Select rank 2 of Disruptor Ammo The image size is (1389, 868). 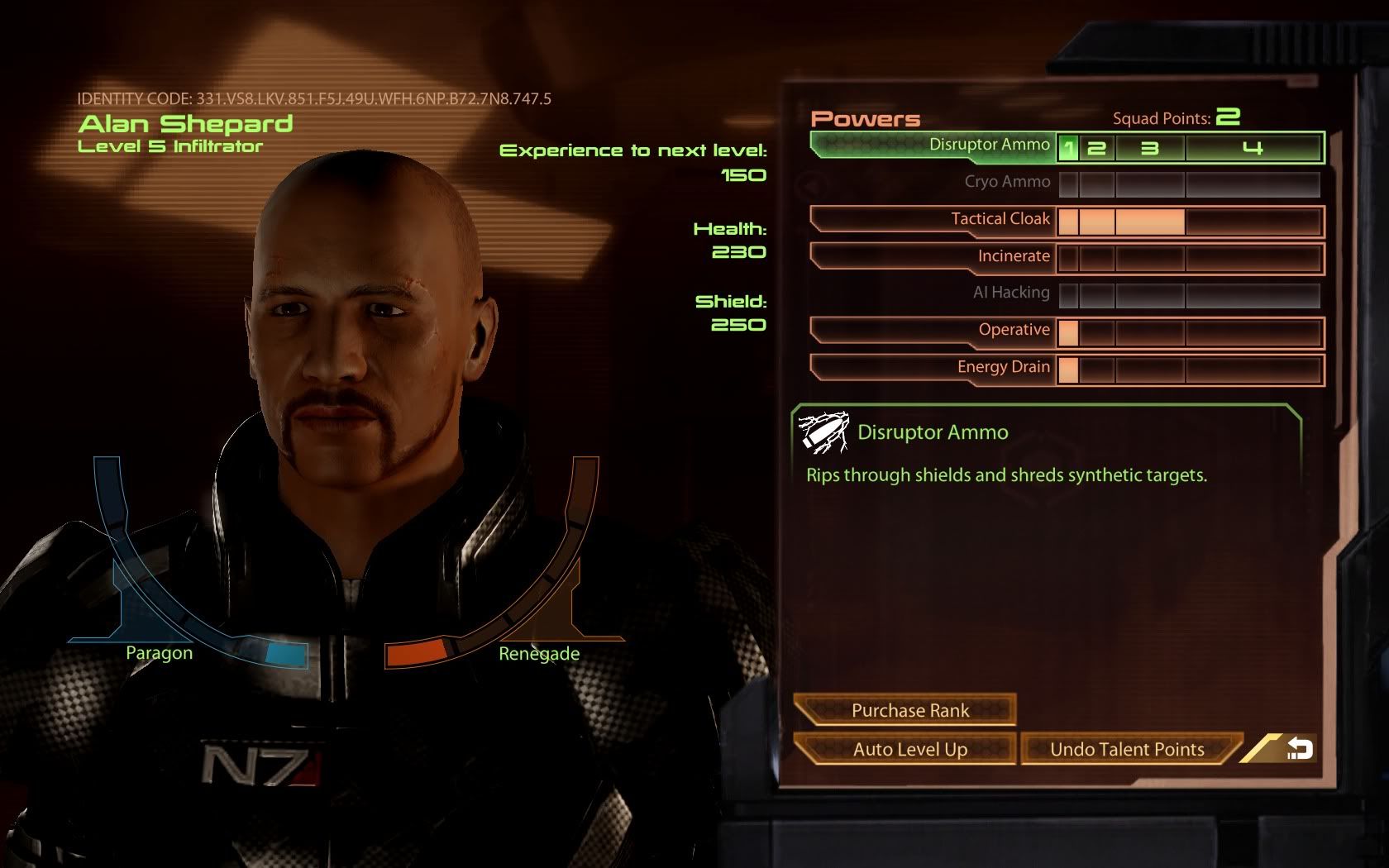coord(1097,149)
